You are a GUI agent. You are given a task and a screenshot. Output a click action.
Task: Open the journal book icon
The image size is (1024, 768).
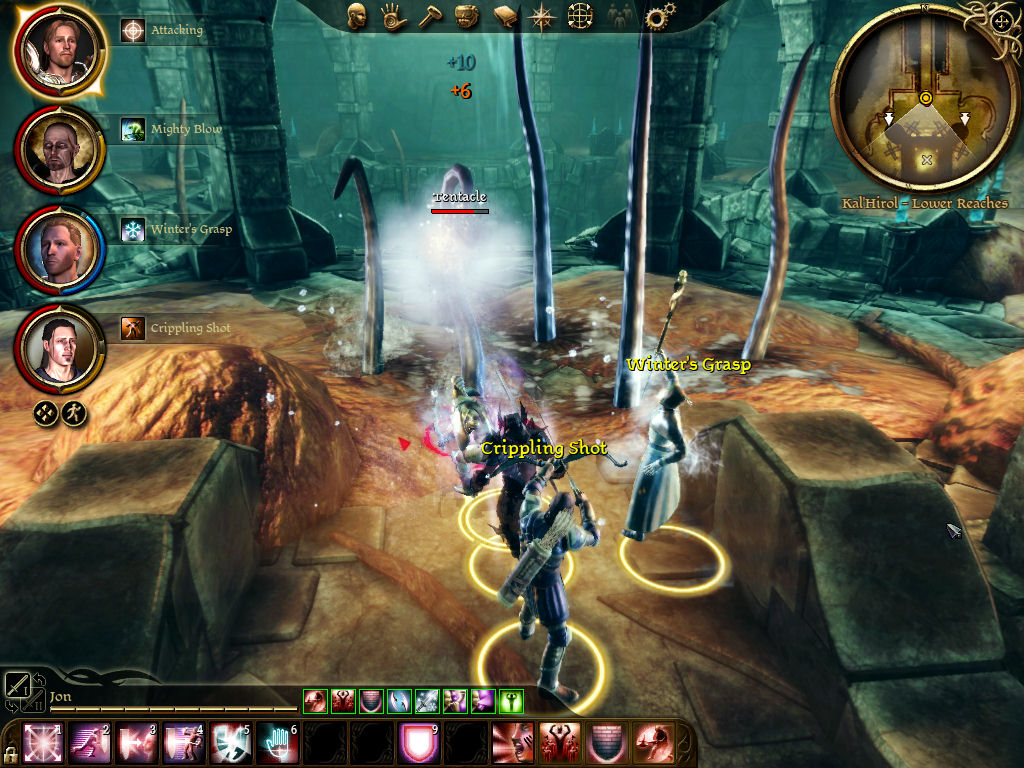point(503,17)
